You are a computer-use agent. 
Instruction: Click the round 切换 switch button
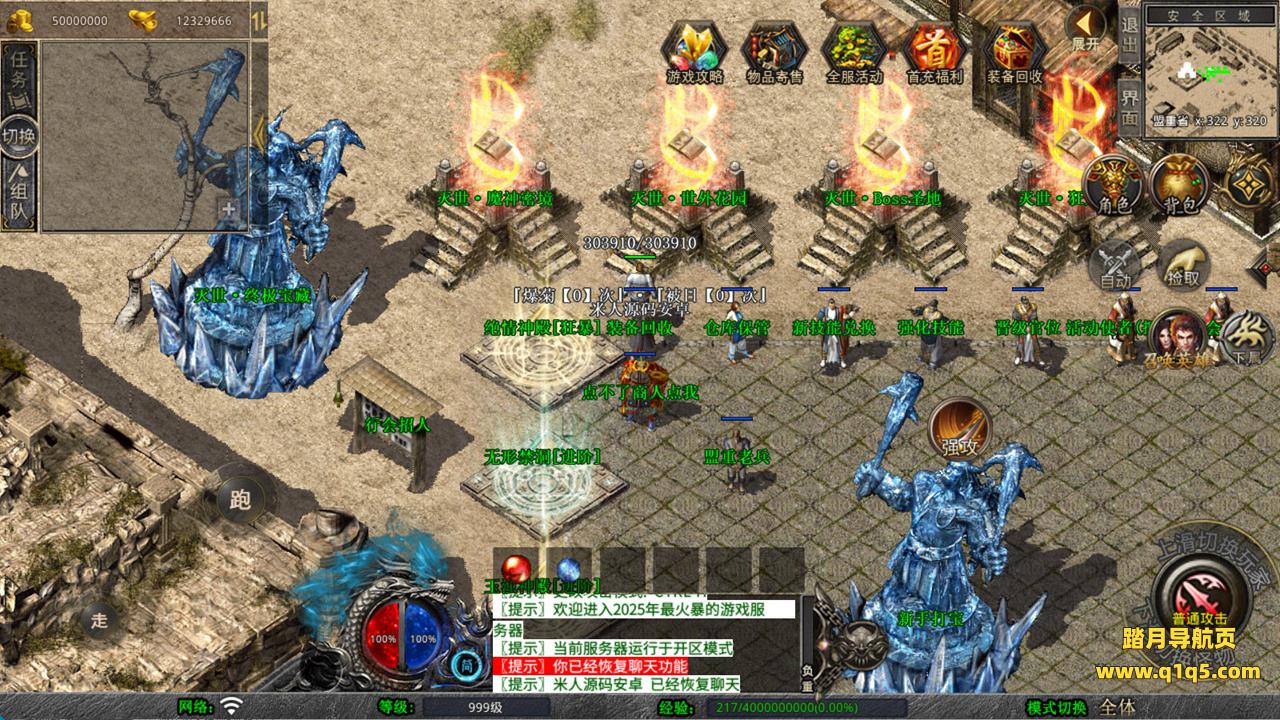click(x=19, y=136)
